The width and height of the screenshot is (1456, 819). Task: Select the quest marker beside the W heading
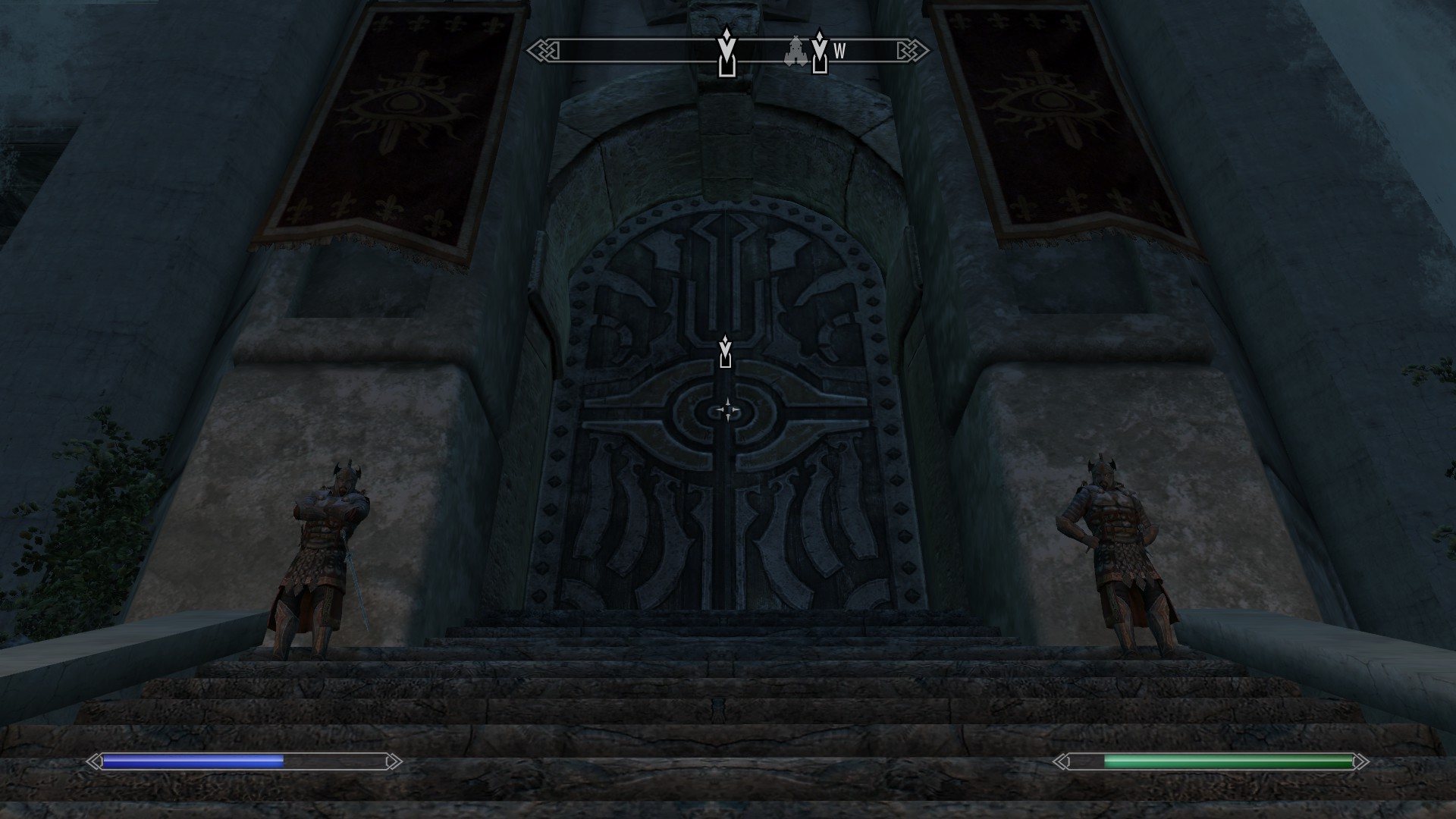pyautogui.click(x=819, y=52)
